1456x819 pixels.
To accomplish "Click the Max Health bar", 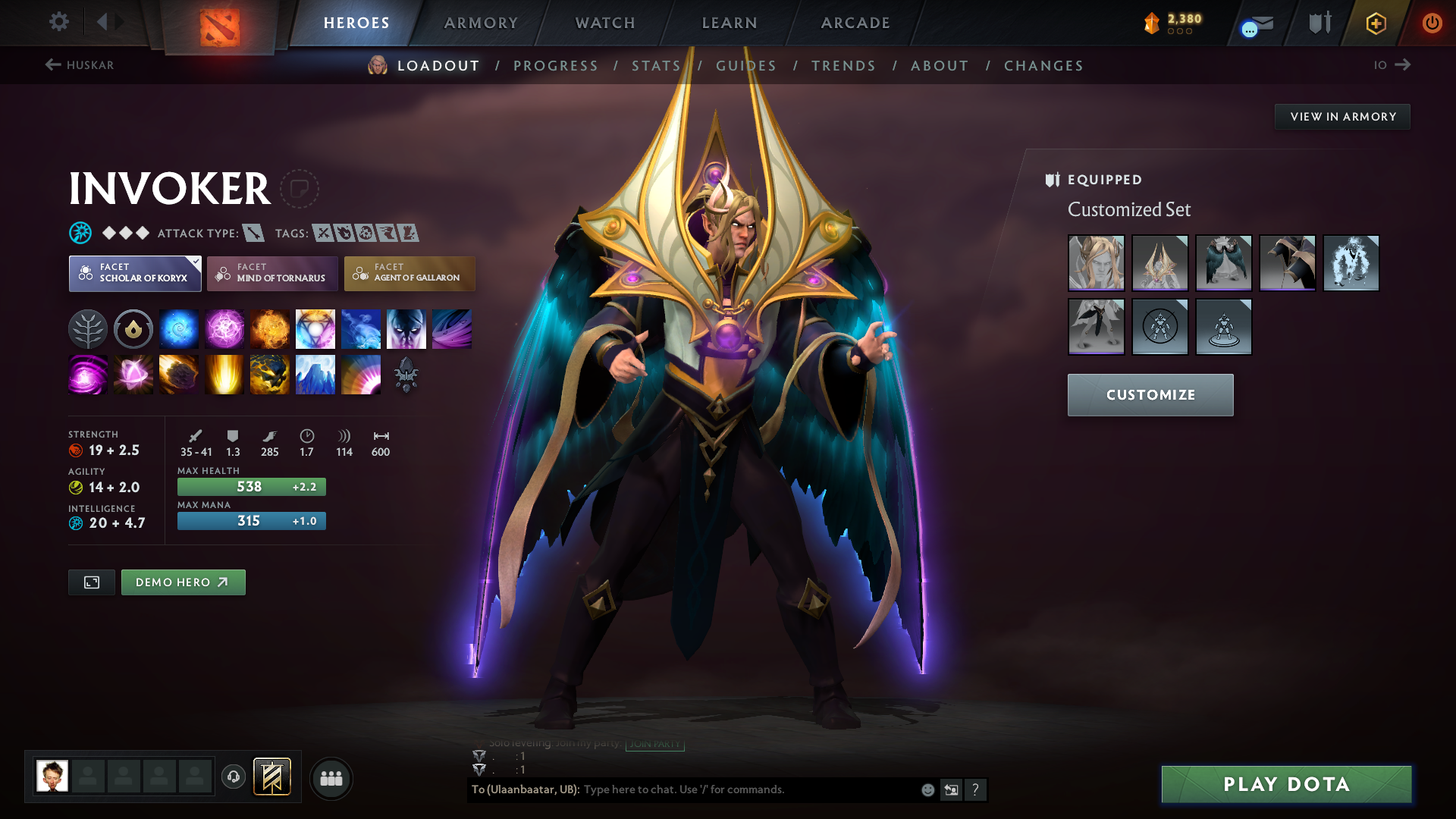I will point(251,486).
